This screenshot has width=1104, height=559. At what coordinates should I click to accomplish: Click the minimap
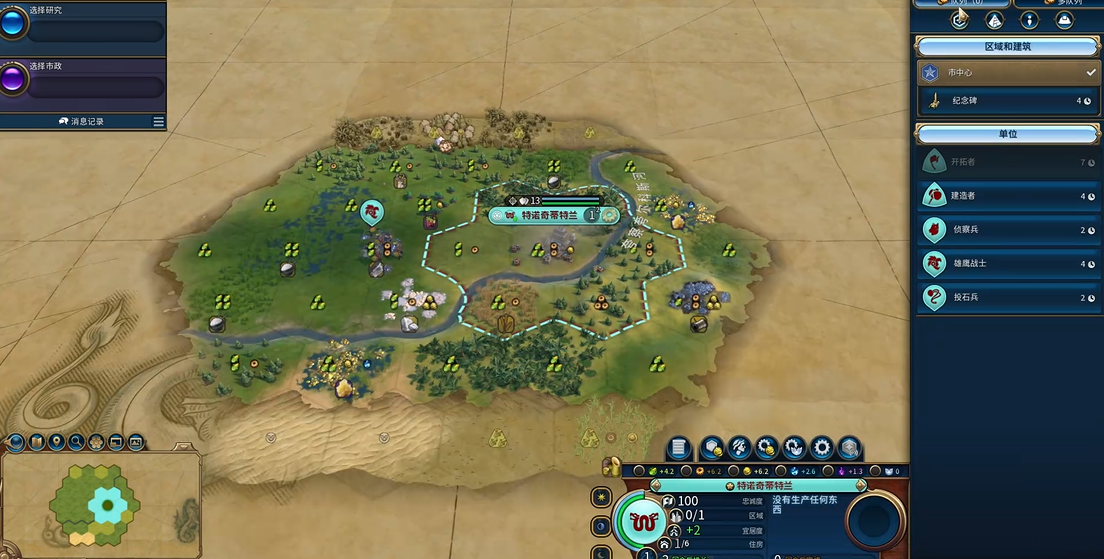(x=100, y=505)
